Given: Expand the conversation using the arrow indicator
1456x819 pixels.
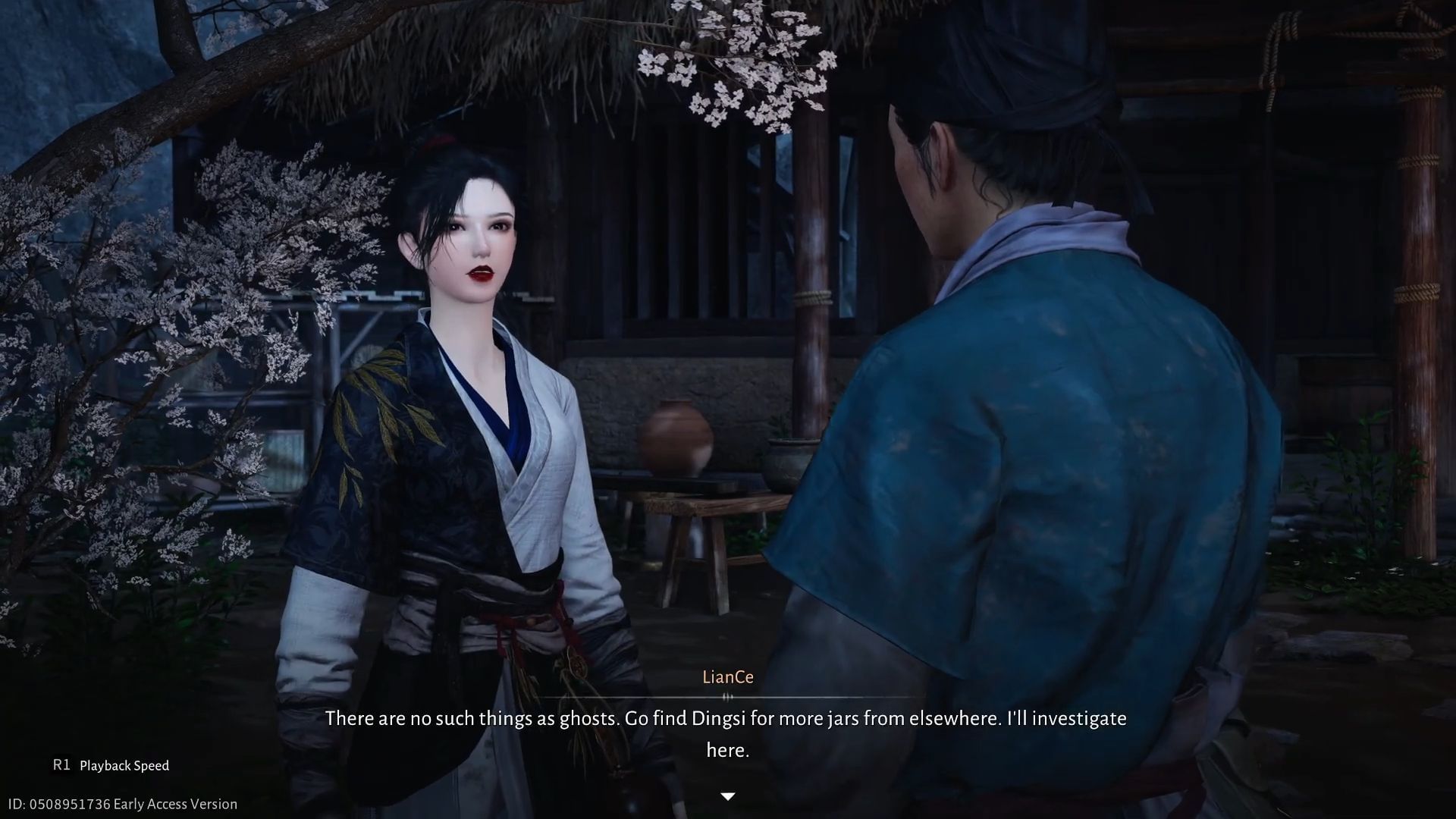Looking at the screenshot, I should click(x=728, y=796).
